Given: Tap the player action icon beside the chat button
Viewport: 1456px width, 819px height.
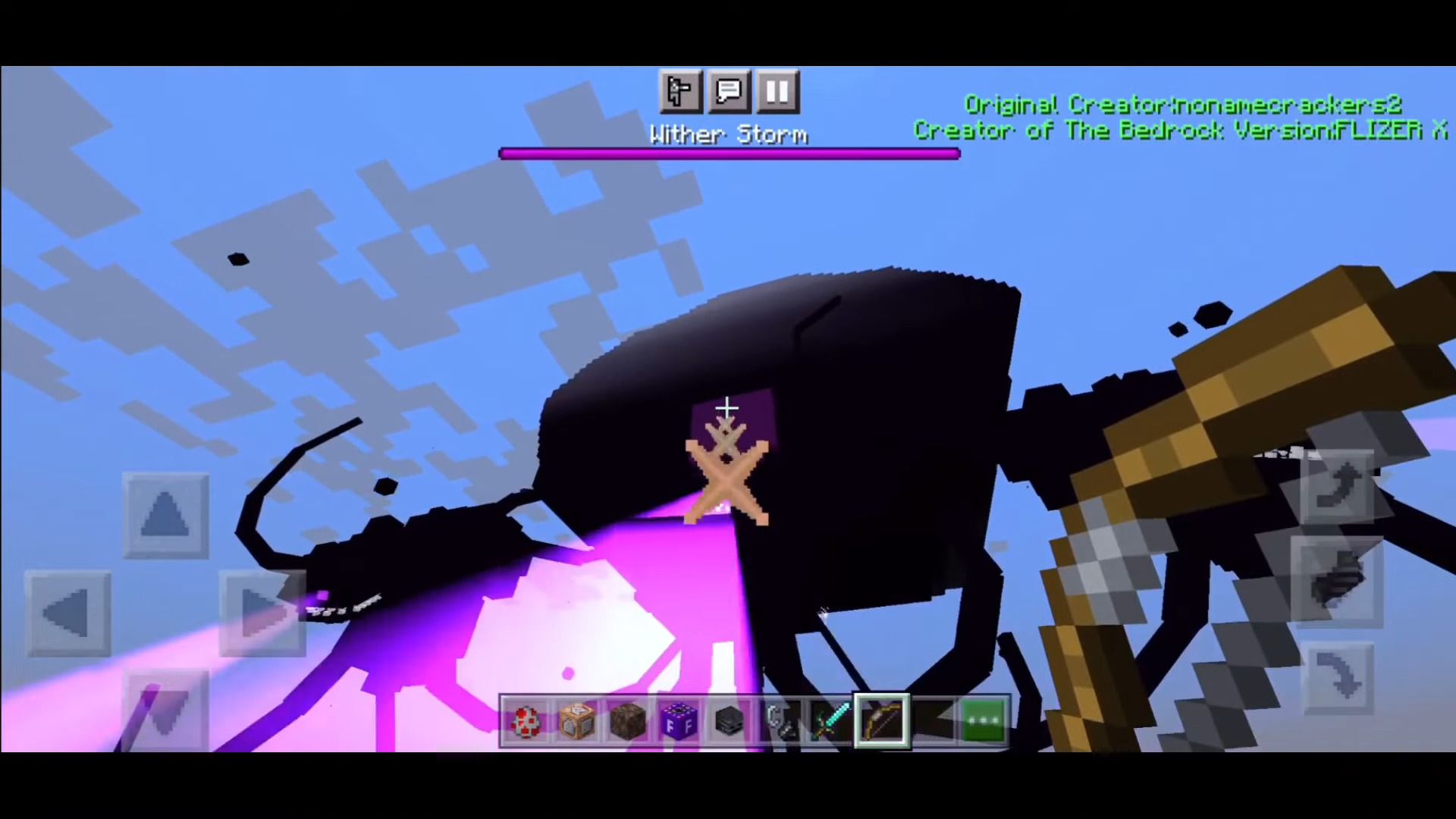Looking at the screenshot, I should click(x=680, y=92).
